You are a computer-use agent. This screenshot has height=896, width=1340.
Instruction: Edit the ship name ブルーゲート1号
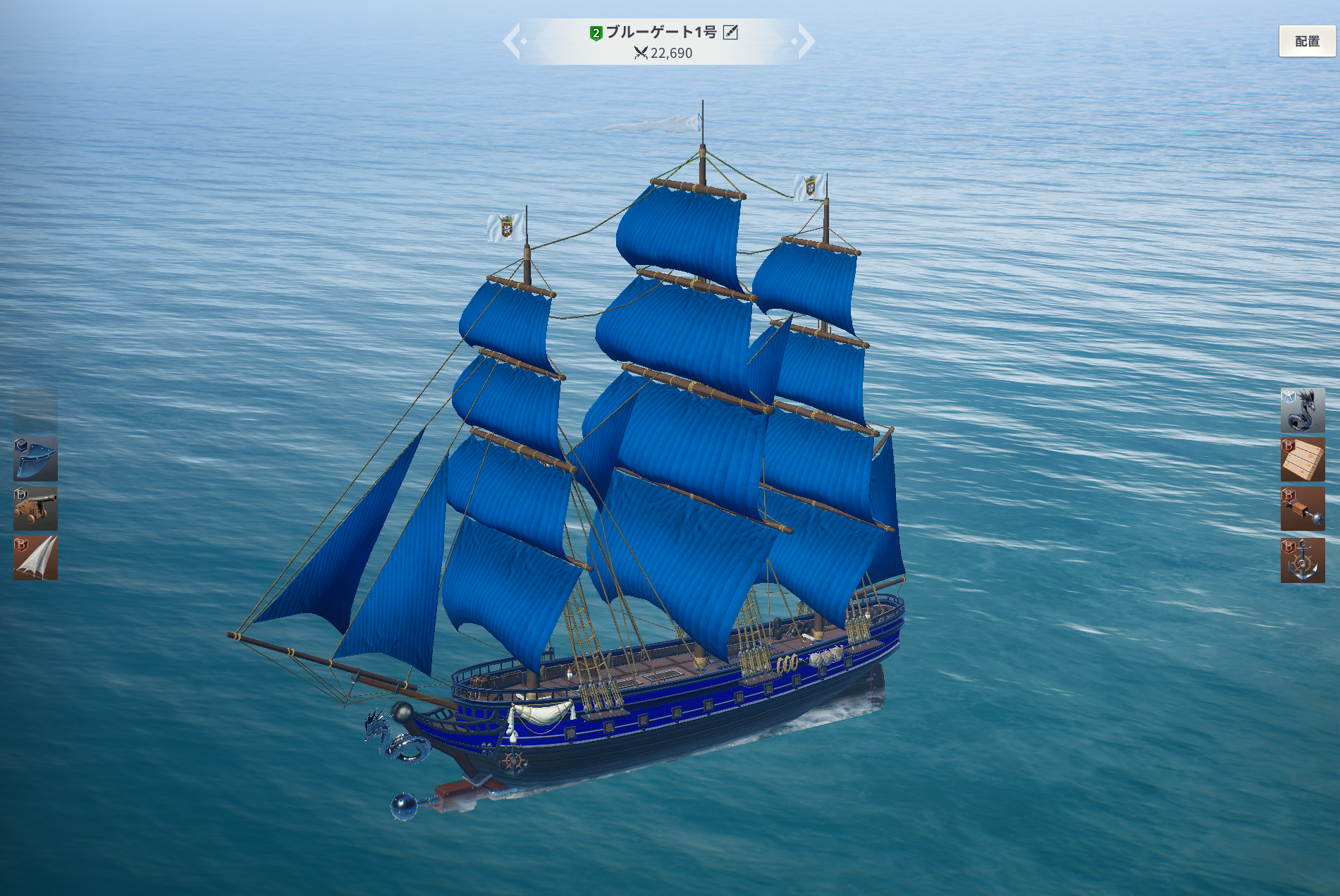(x=731, y=32)
